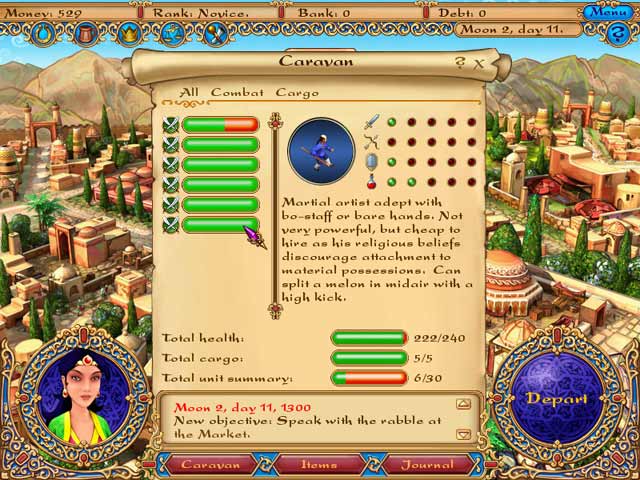This screenshot has height=480, width=640.
Task: Click the gold crown icon in top bar
Action: [x=130, y=34]
